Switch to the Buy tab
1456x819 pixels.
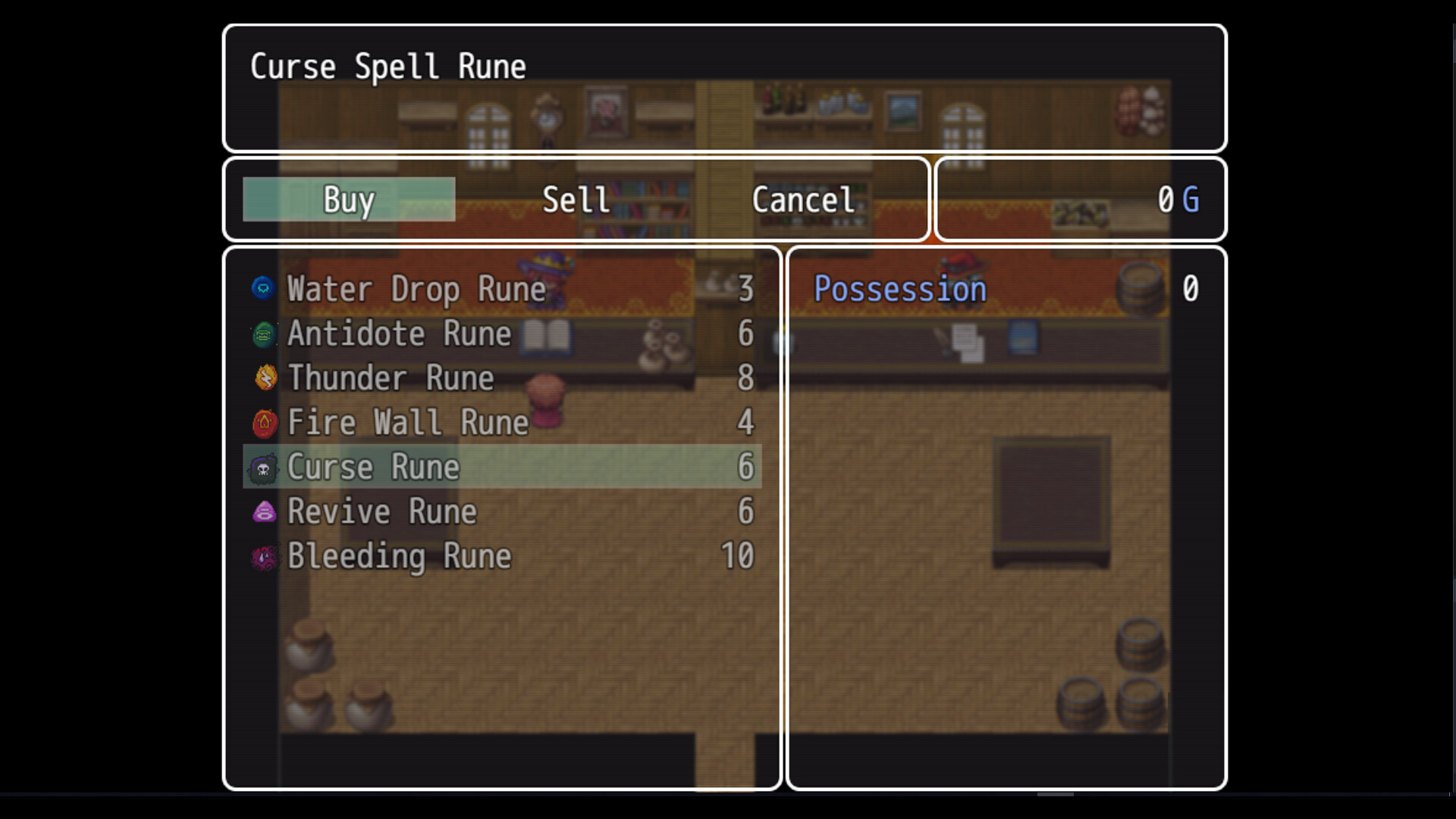(x=348, y=199)
